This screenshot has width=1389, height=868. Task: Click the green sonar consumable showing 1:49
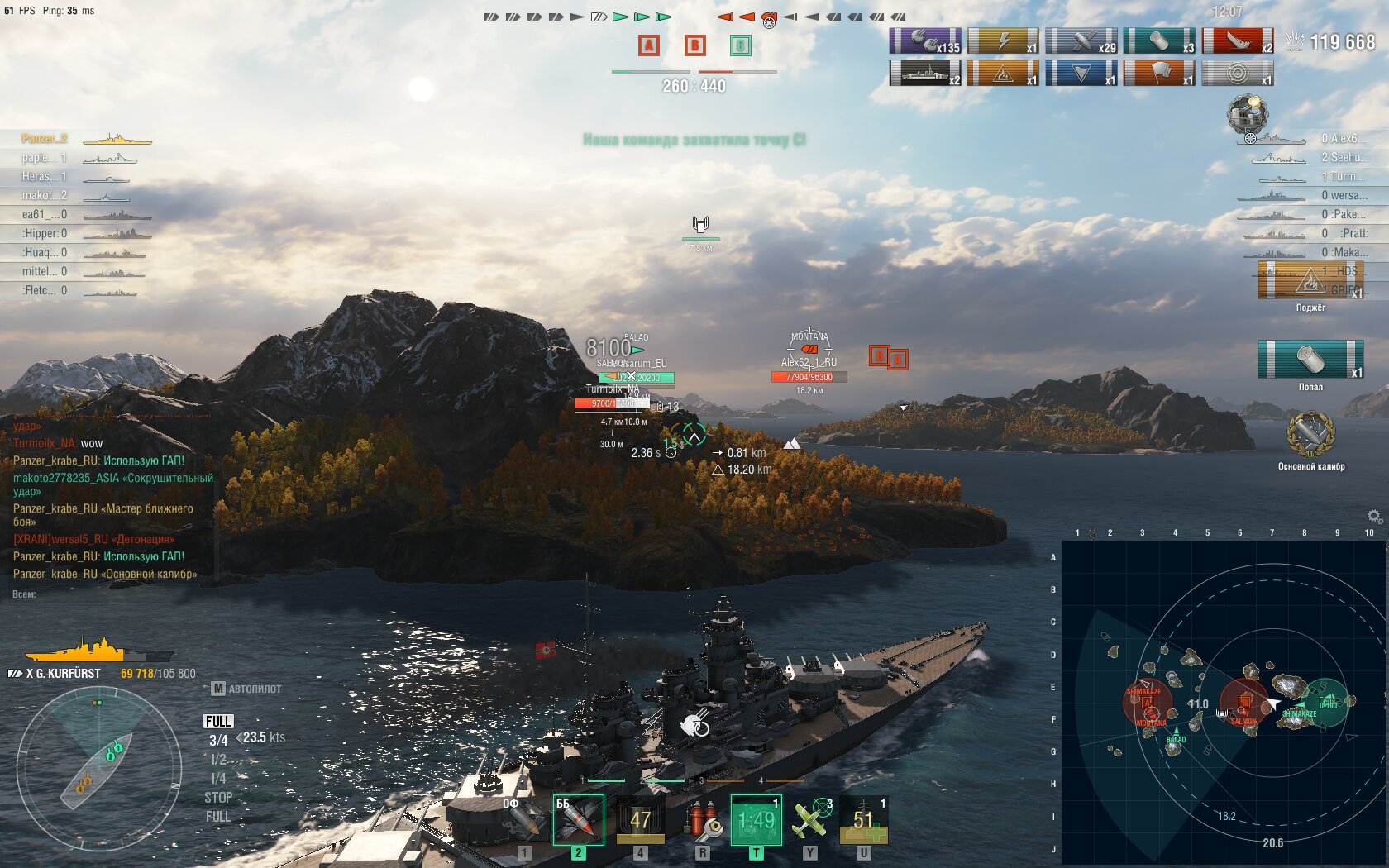[x=756, y=820]
